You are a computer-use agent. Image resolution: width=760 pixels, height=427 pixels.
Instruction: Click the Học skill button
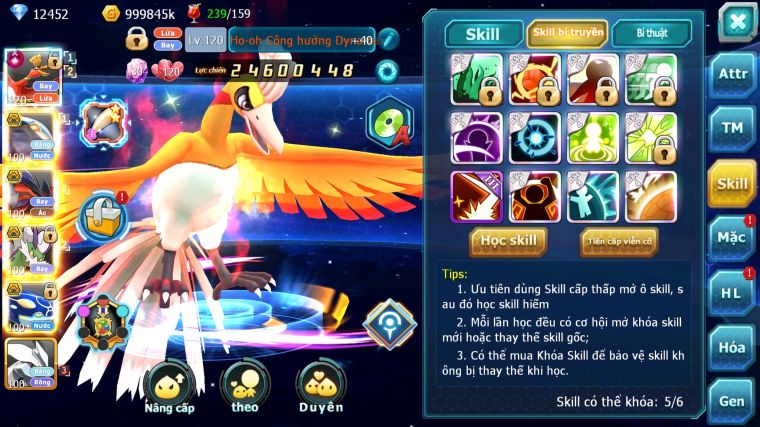[509, 241]
